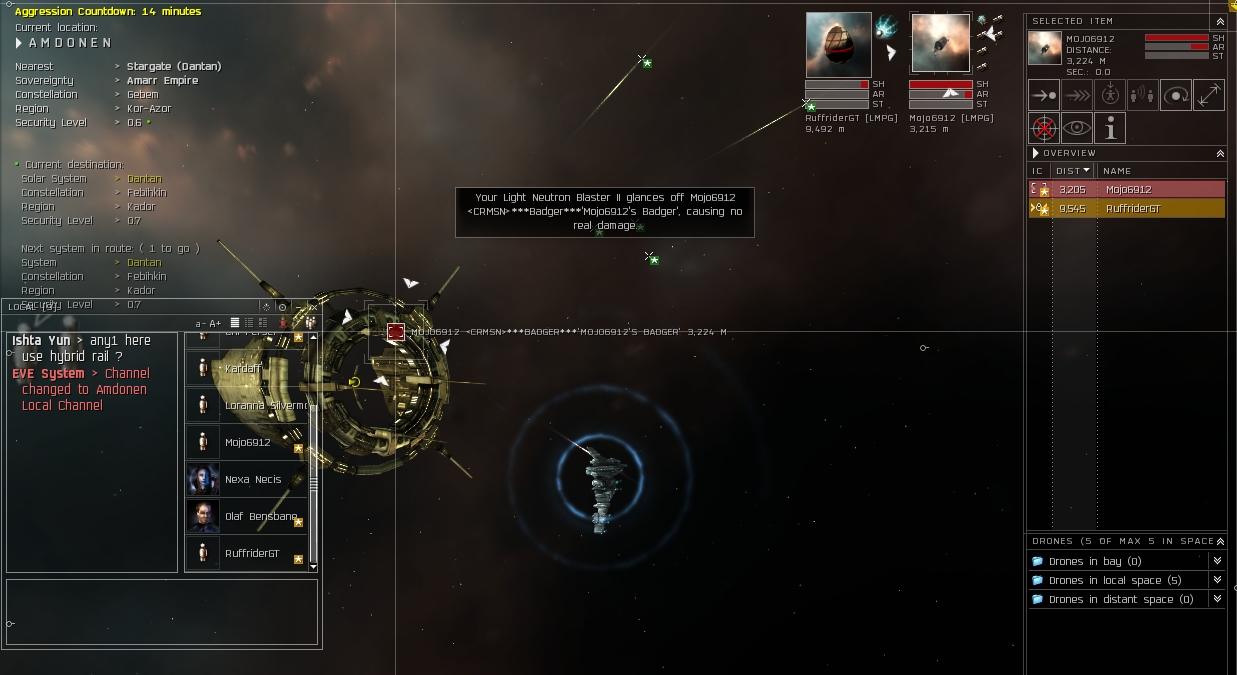The image size is (1237, 675).
Task: Select Mojo6912 row in the overview
Action: click(1127, 189)
